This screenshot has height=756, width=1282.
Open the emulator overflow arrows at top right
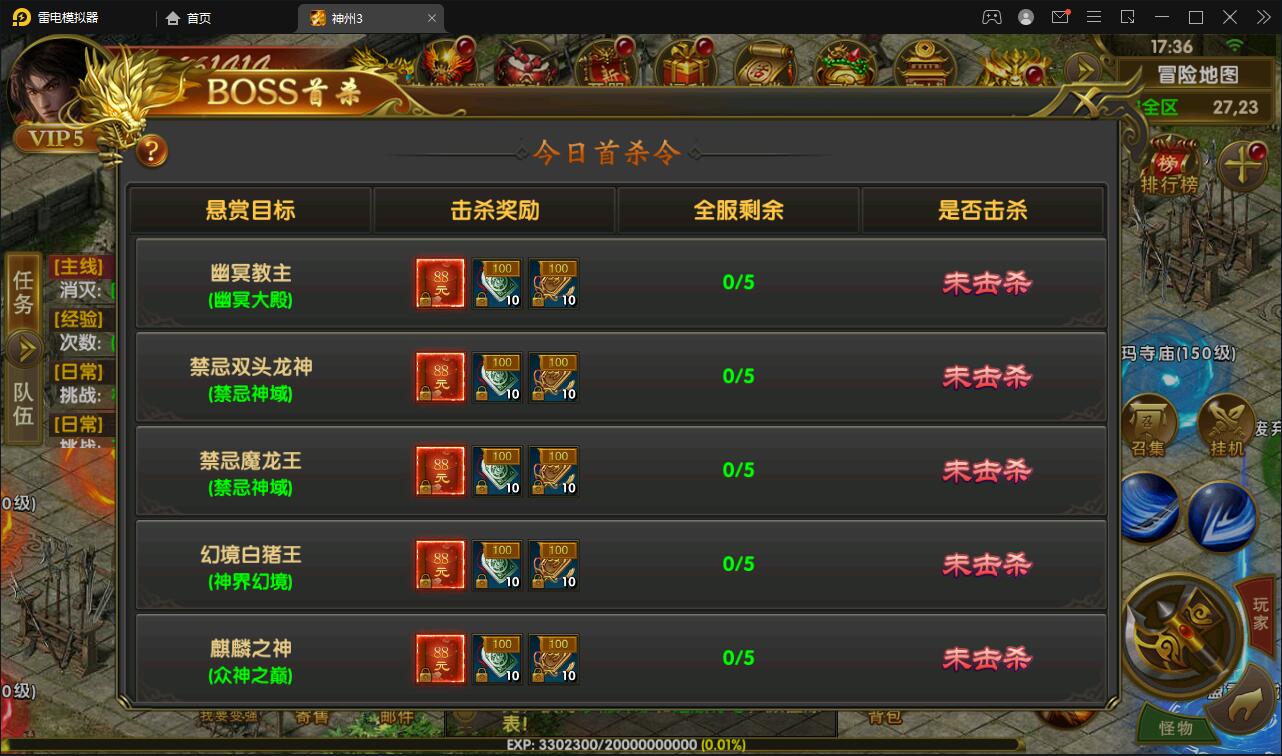[1262, 17]
